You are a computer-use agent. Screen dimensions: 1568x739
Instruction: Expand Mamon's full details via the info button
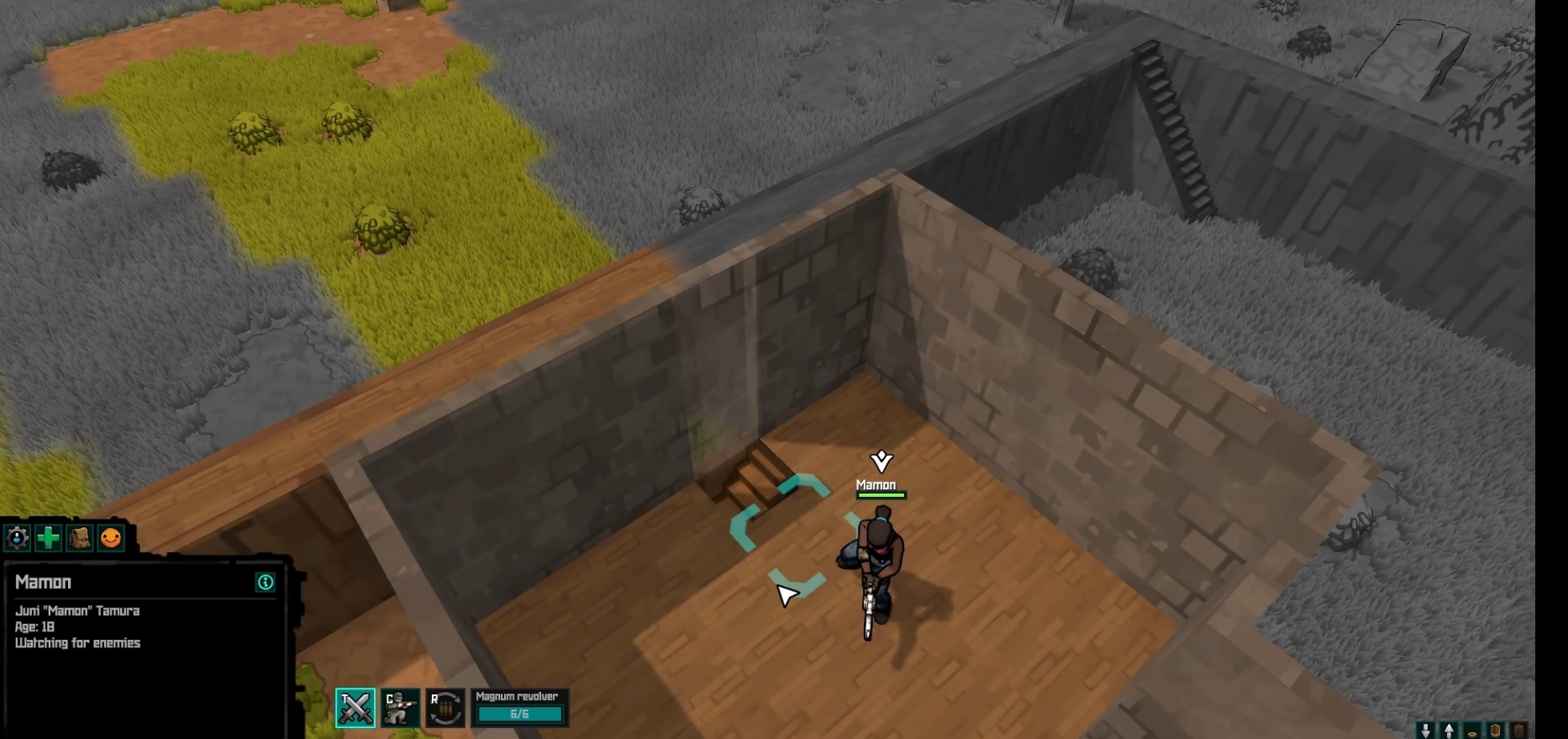pos(266,583)
